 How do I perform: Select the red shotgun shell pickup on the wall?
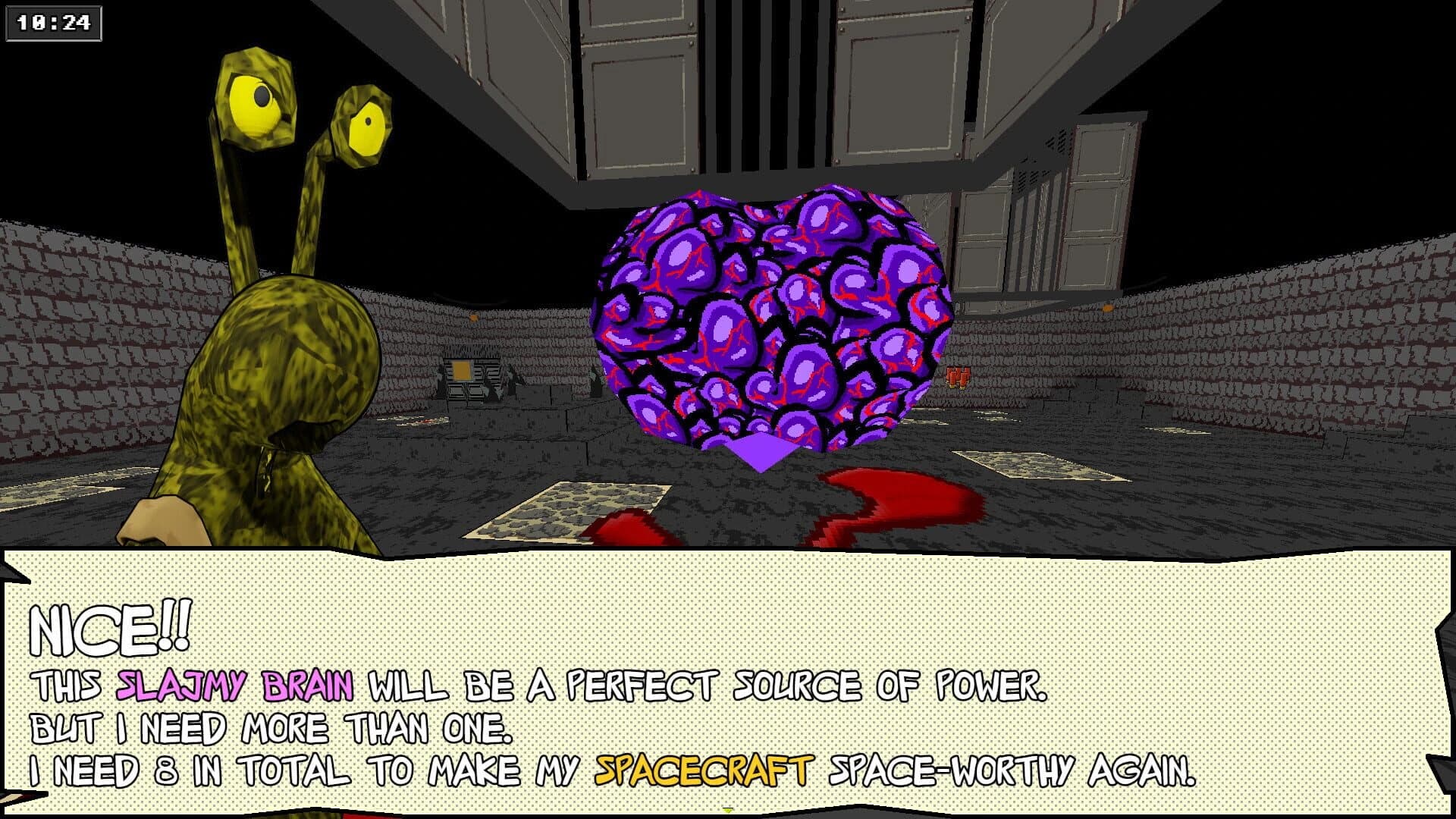(x=958, y=377)
